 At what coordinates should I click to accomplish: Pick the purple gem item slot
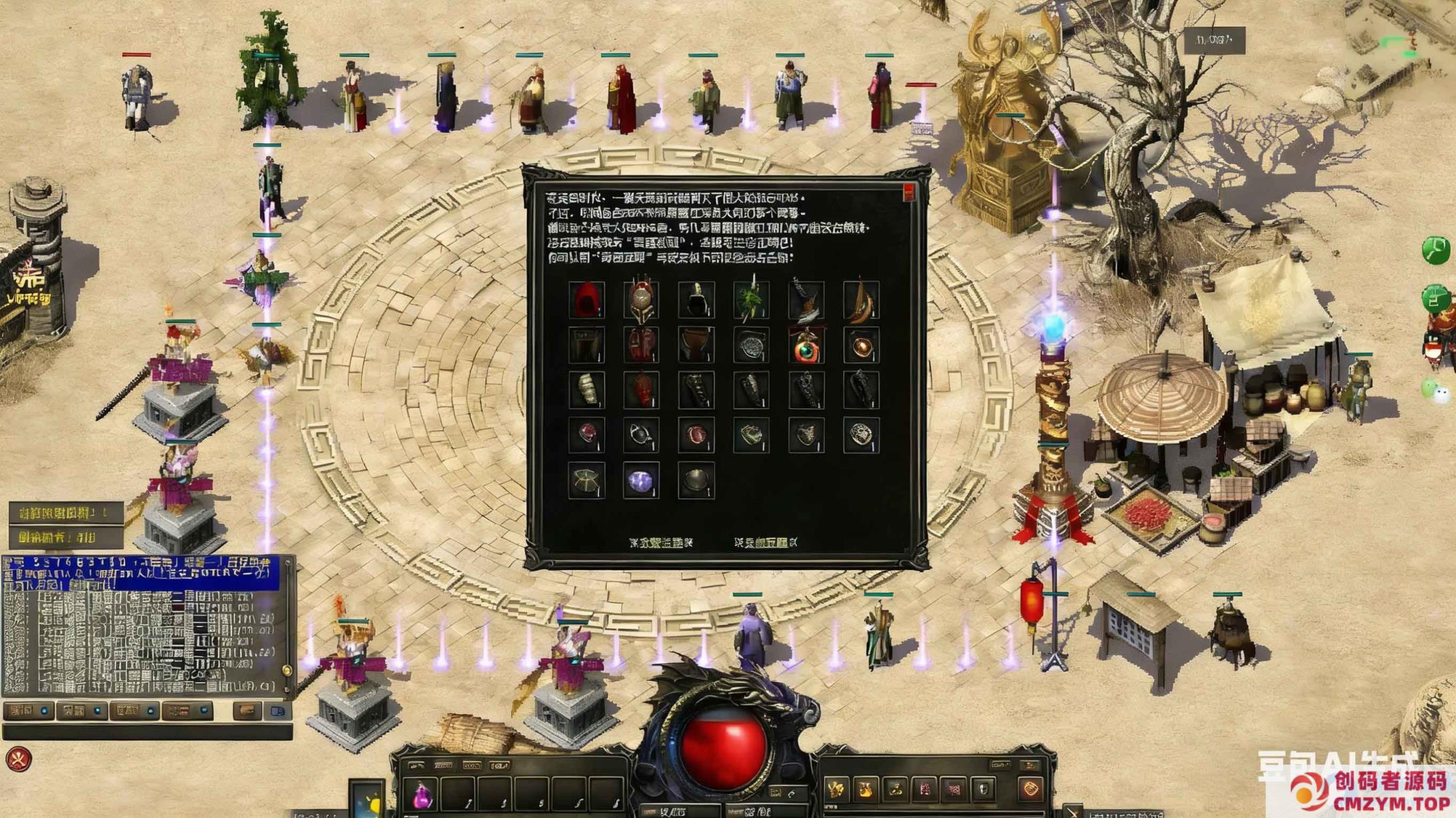pos(641,480)
